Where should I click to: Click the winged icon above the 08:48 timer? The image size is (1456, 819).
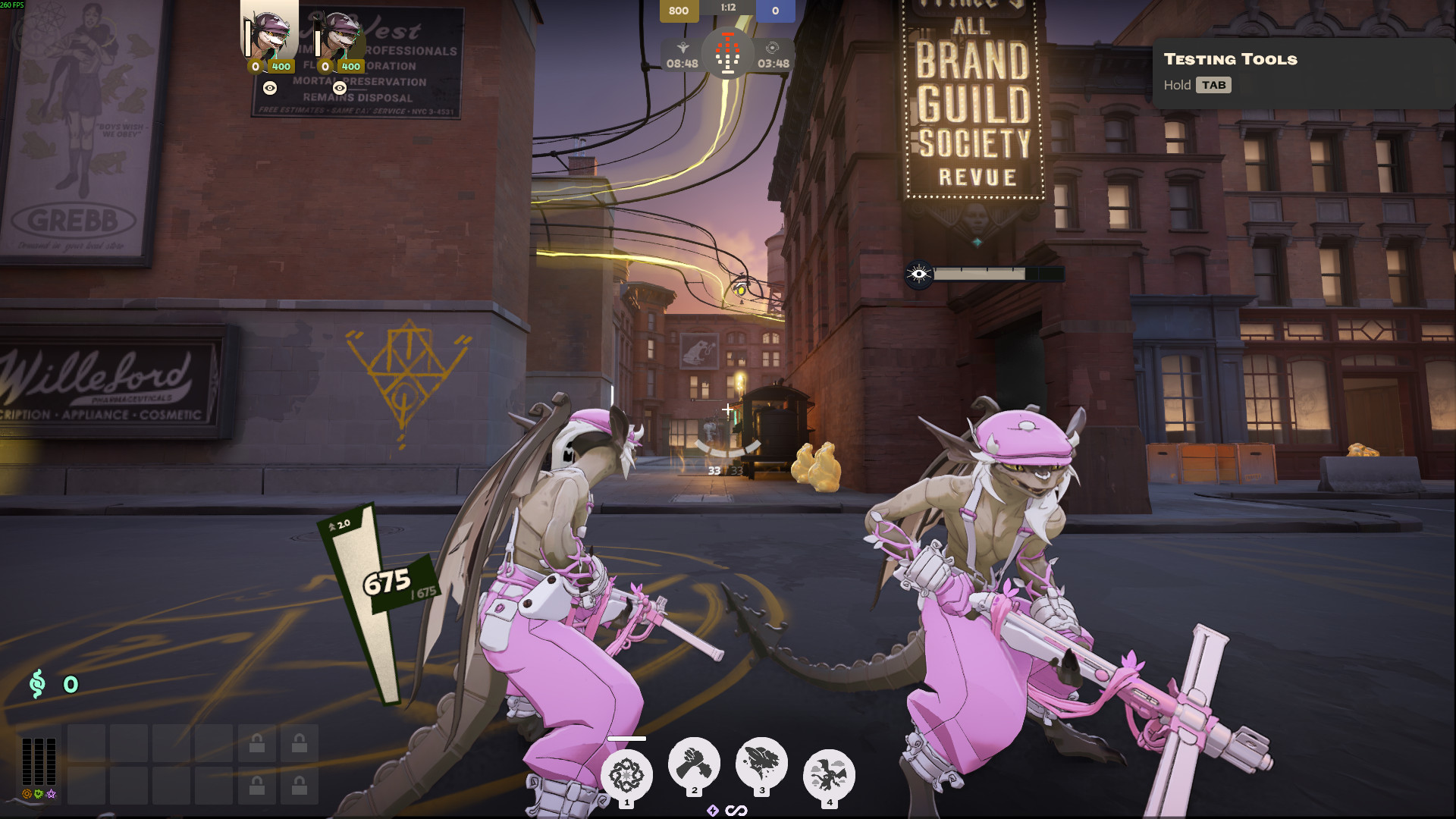[685, 45]
